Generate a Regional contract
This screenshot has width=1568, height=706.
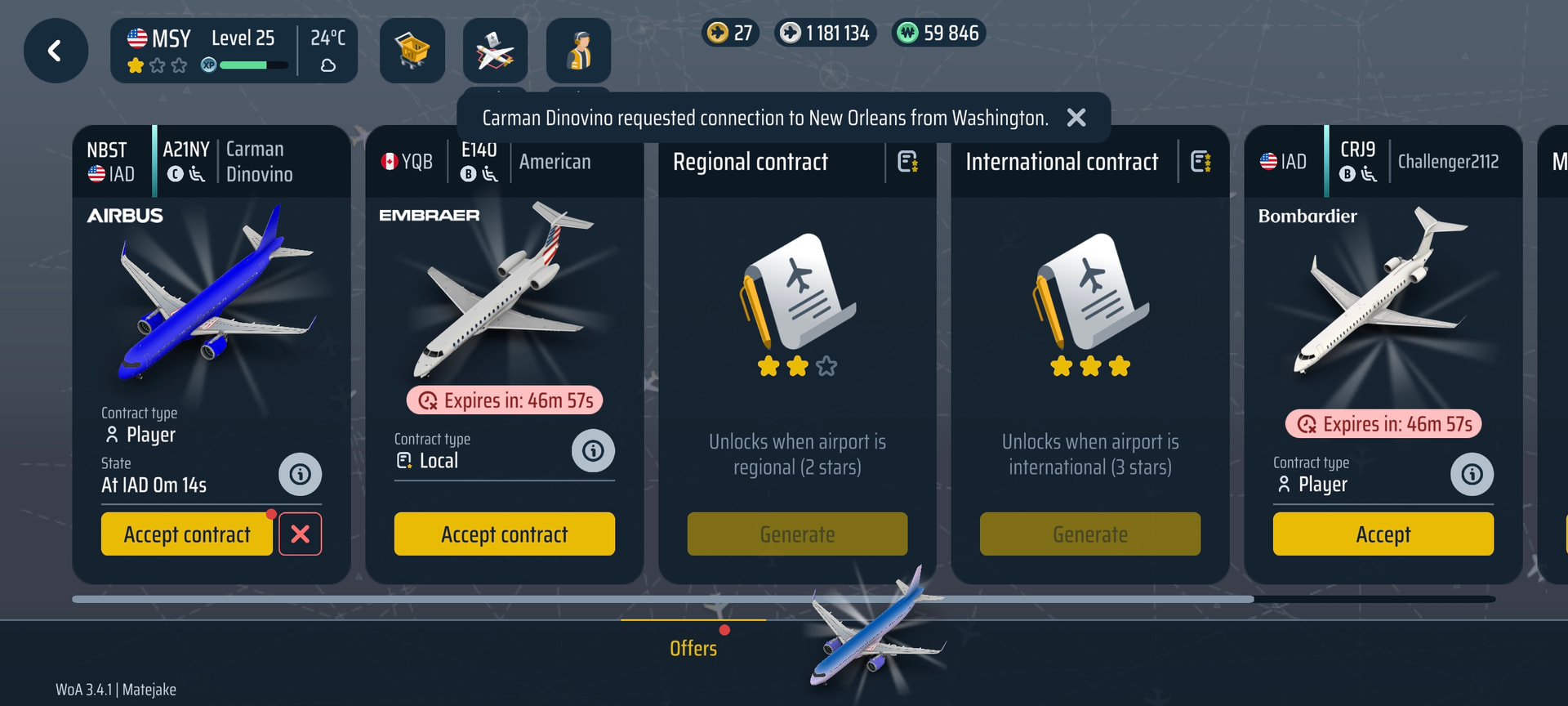797,534
